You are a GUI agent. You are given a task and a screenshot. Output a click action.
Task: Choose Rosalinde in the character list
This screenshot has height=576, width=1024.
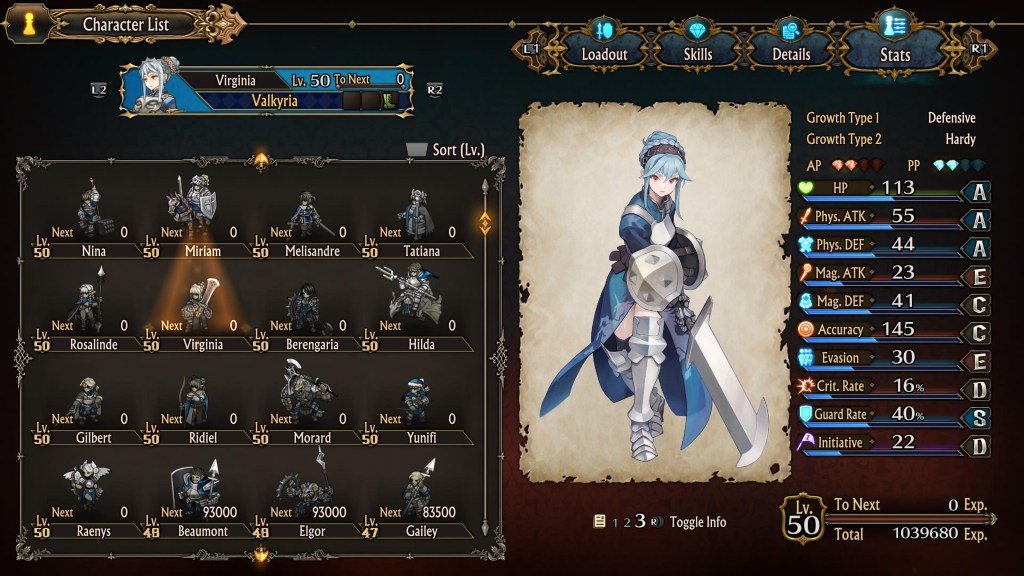pos(92,311)
